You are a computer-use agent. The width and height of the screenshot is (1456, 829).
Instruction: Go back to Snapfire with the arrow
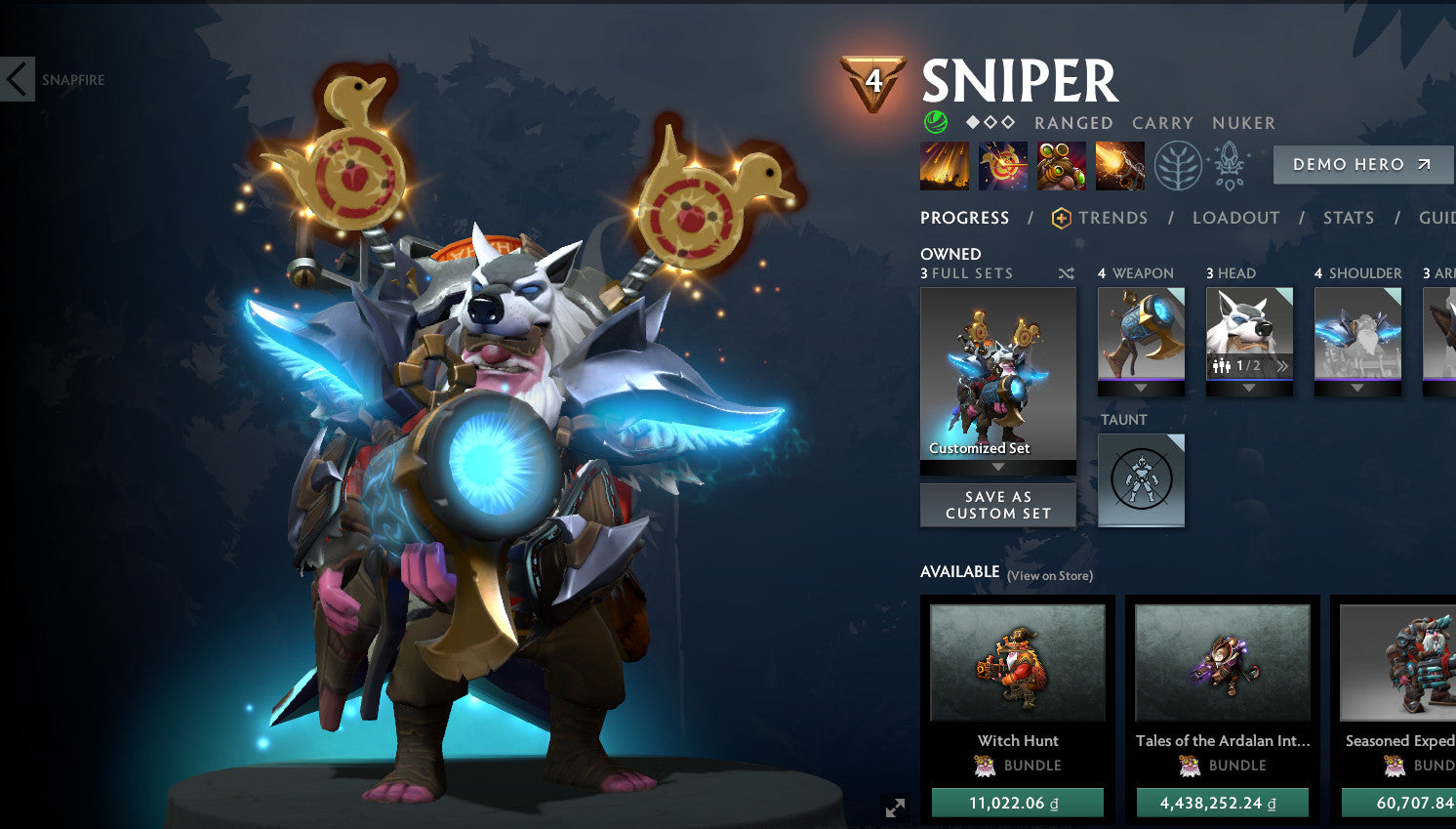[17, 78]
